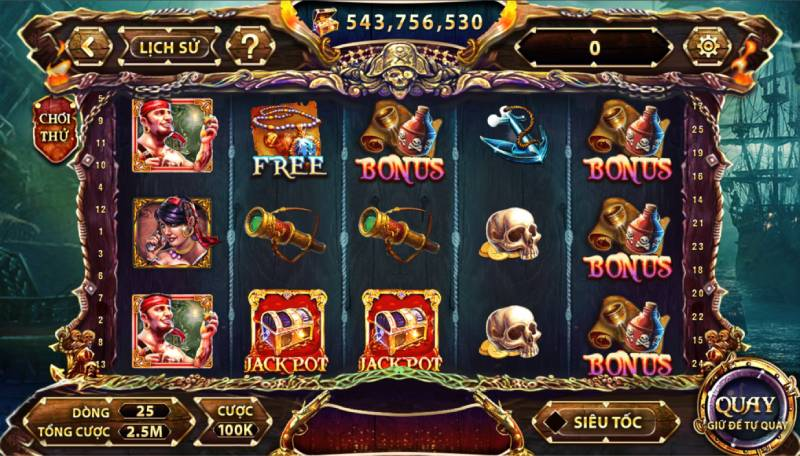This screenshot has width=800, height=456.
Task: Open the gear settings menu
Action: [707, 46]
